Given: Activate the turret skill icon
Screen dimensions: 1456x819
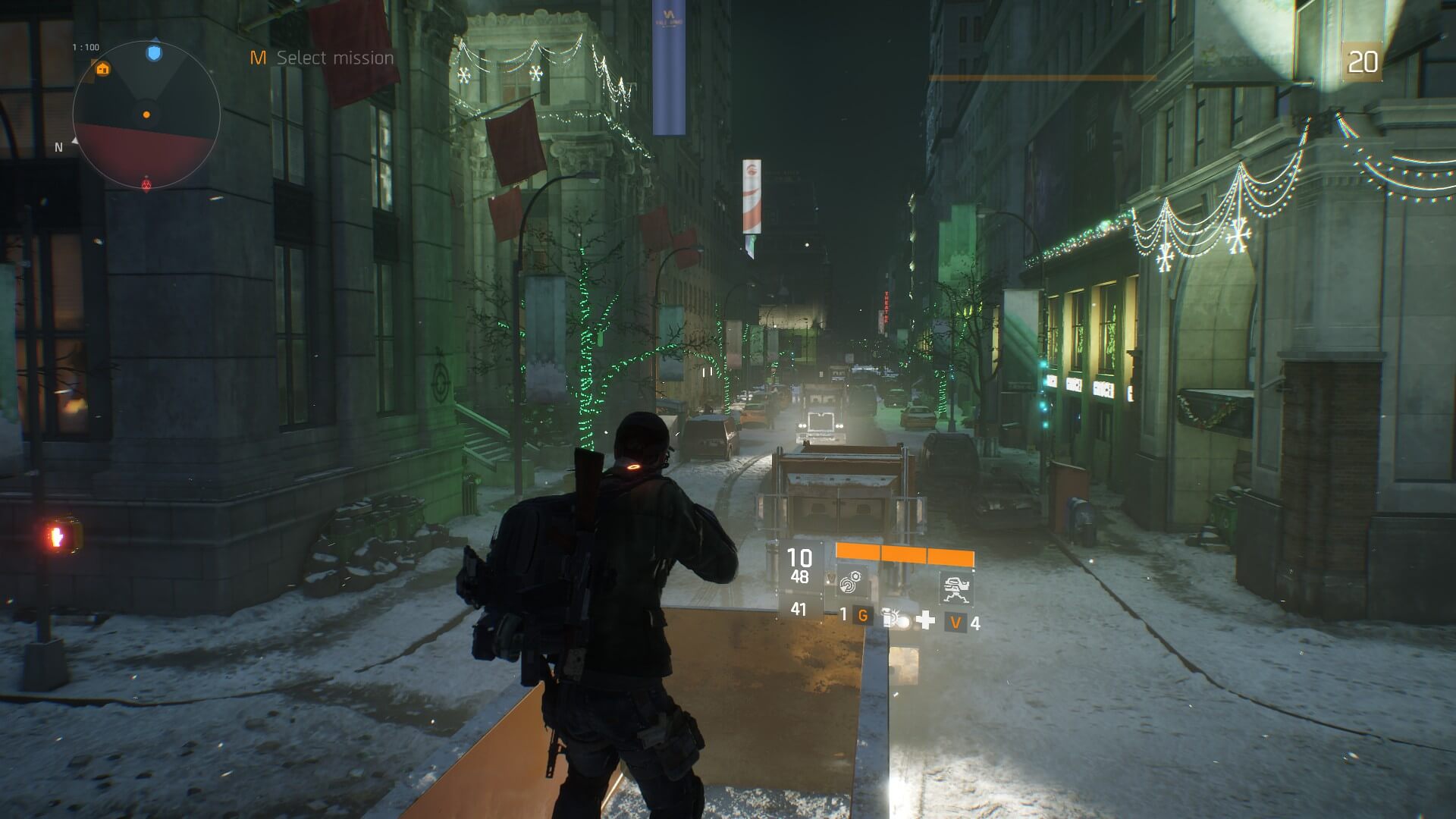Looking at the screenshot, I should pyautogui.click(x=955, y=588).
